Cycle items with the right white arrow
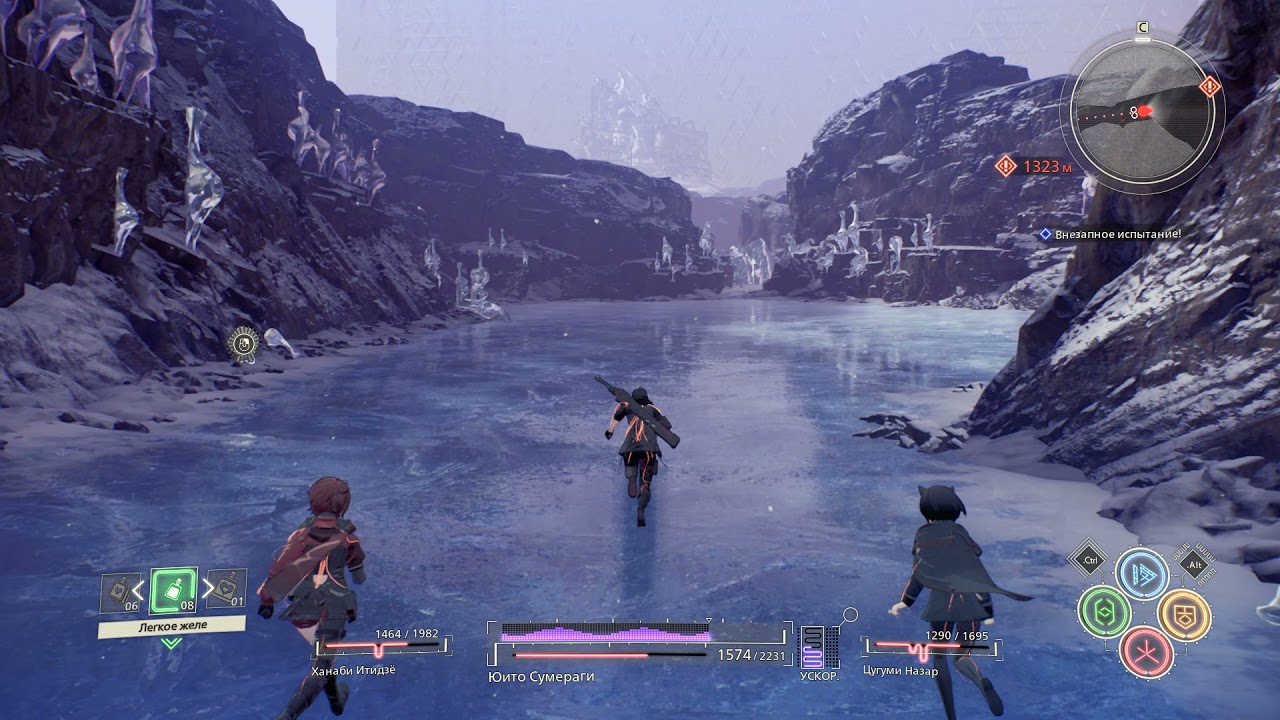 (208, 588)
